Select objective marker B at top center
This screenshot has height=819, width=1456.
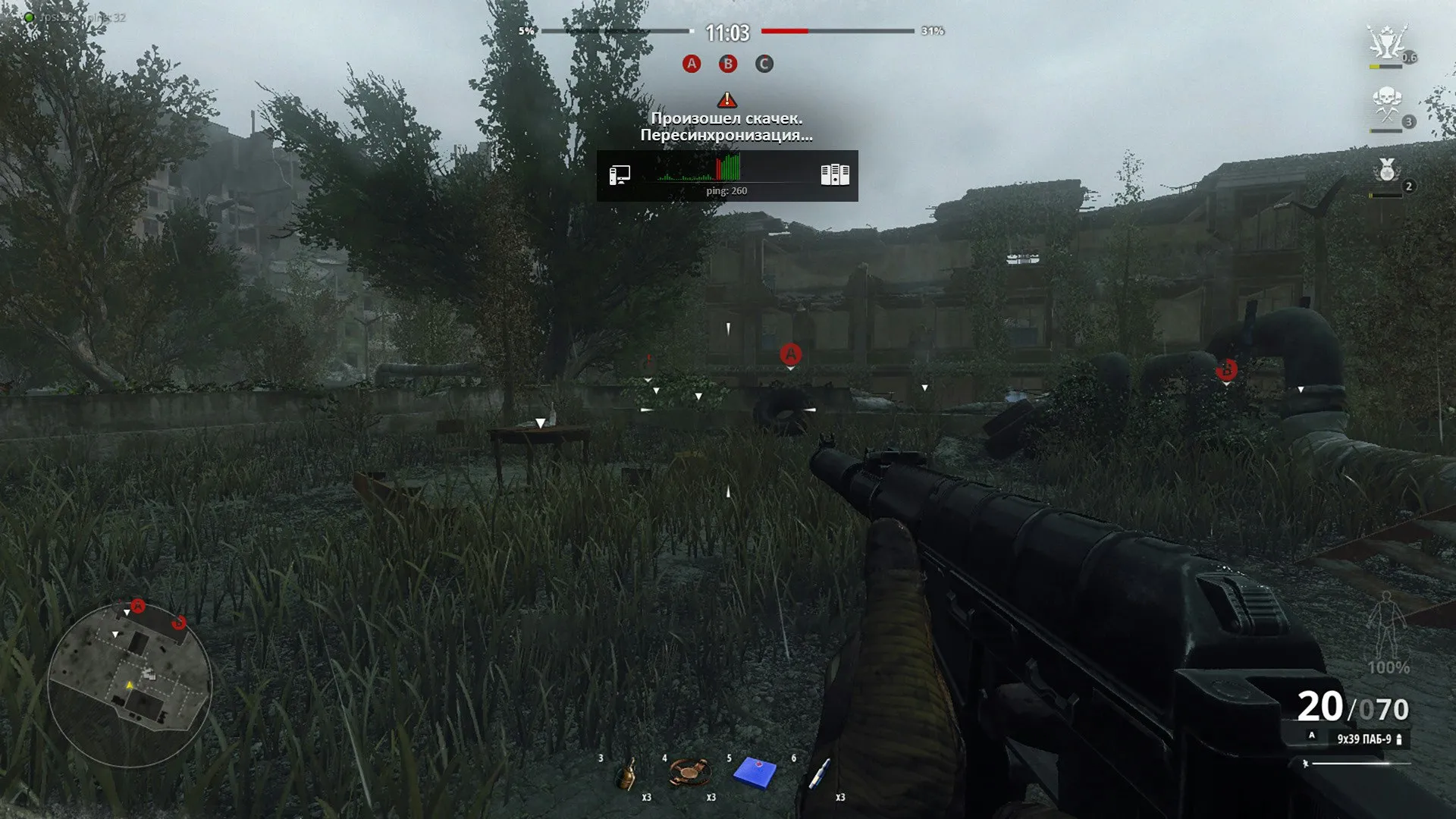(x=727, y=64)
